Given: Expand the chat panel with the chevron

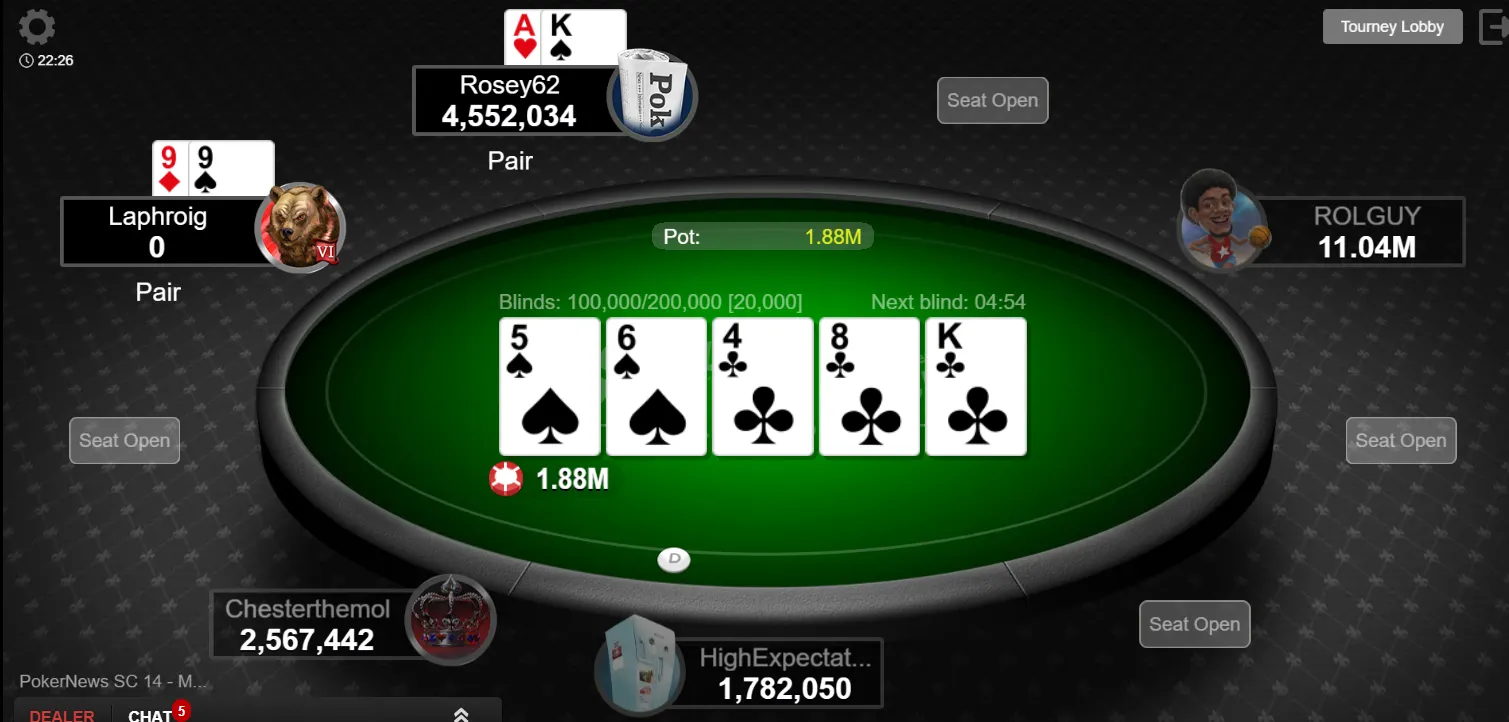Looking at the screenshot, I should 461,714.
